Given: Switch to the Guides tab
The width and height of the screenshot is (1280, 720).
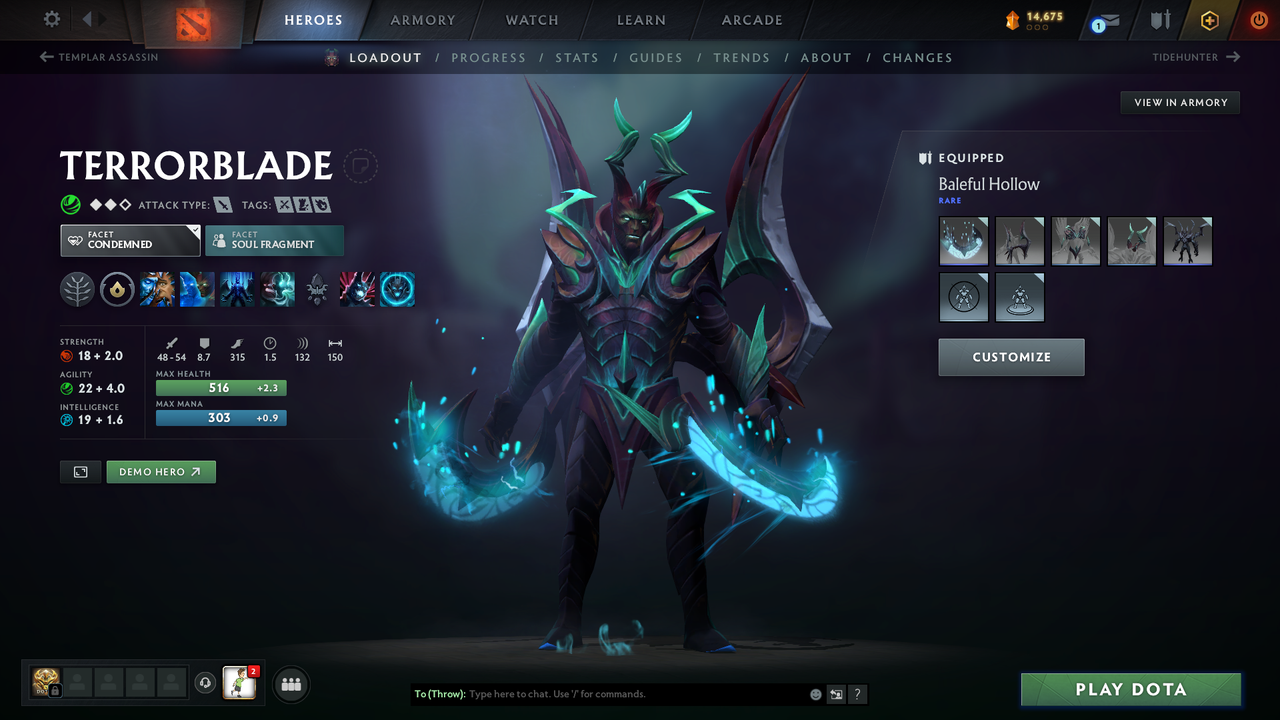Looking at the screenshot, I should (656, 57).
